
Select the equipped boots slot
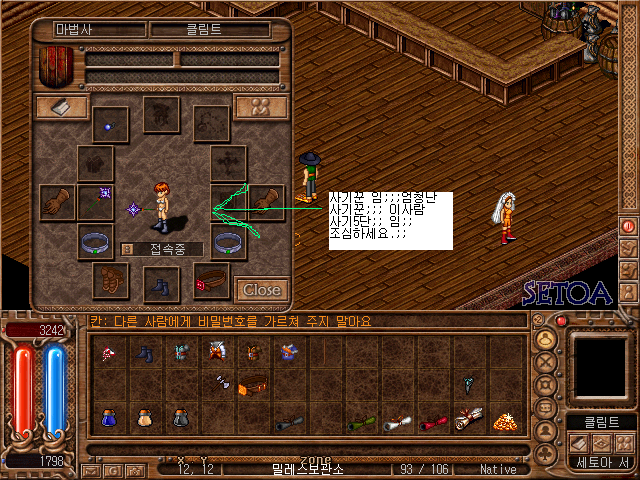[160, 285]
